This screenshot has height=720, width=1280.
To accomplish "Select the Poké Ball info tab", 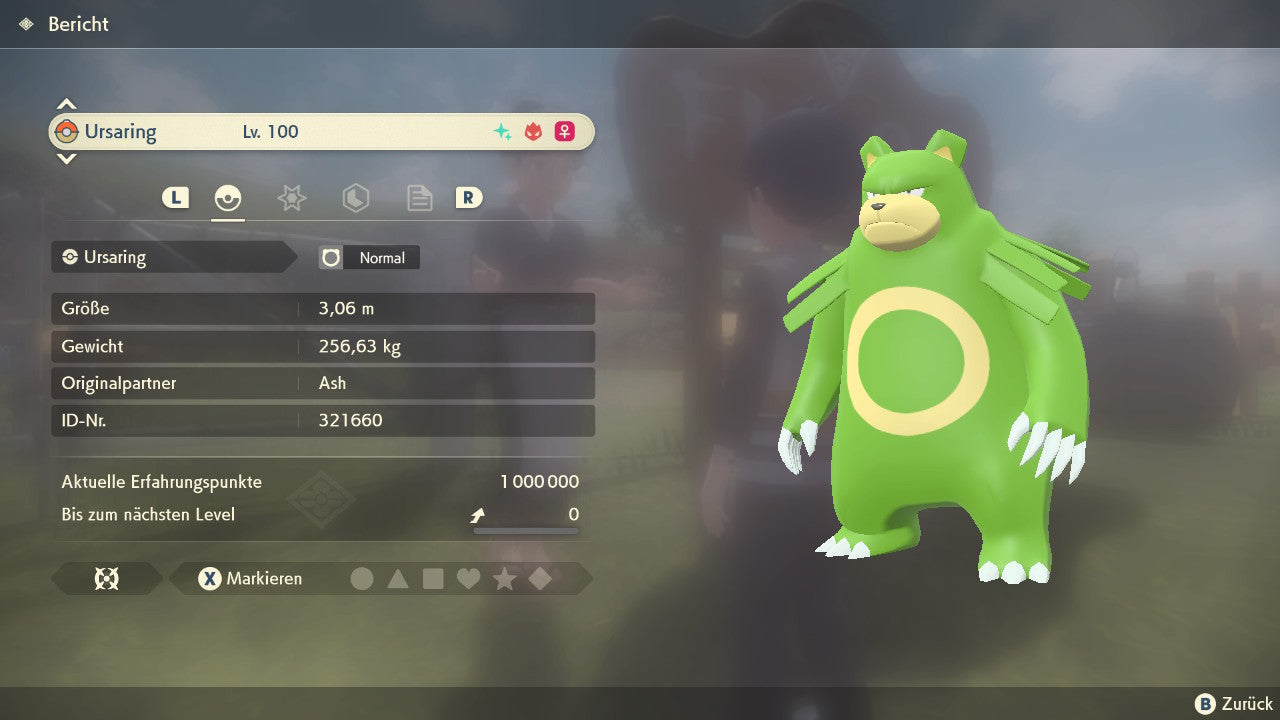I will tap(228, 198).
